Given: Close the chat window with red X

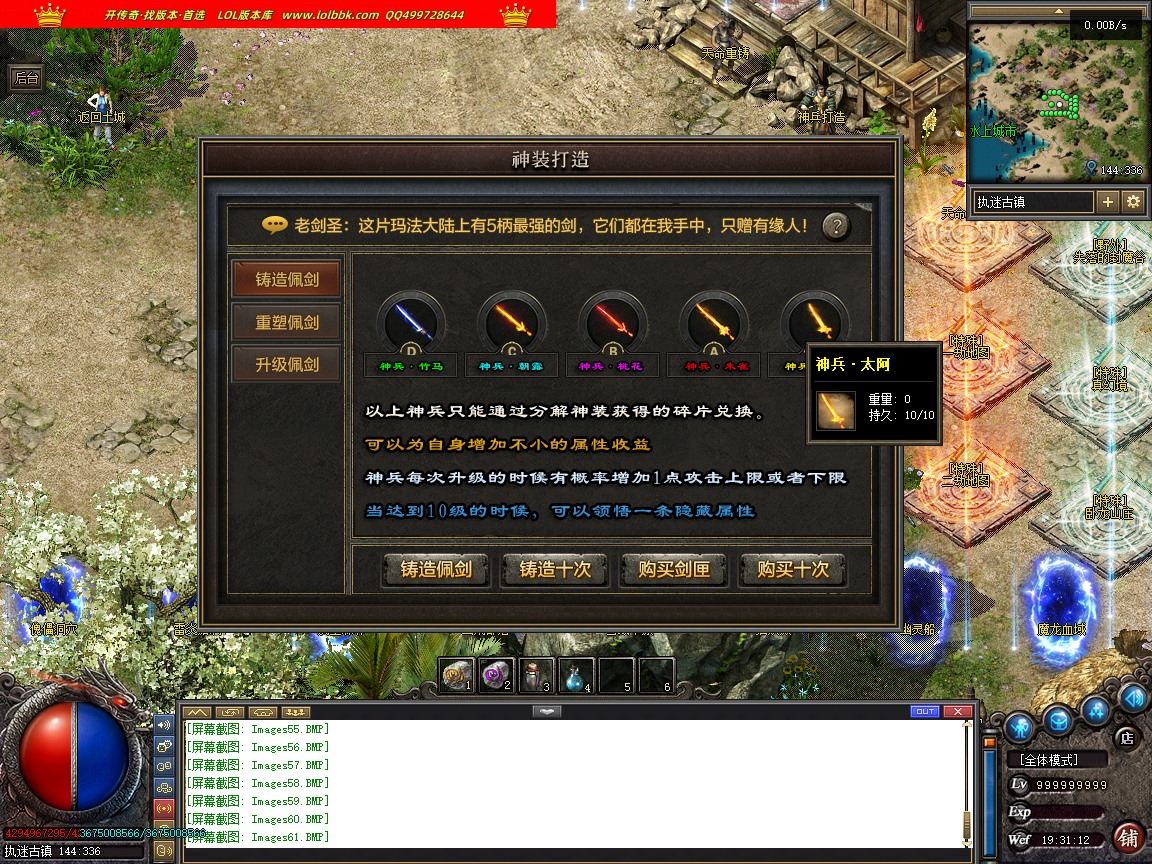Looking at the screenshot, I should pyautogui.click(x=958, y=711).
